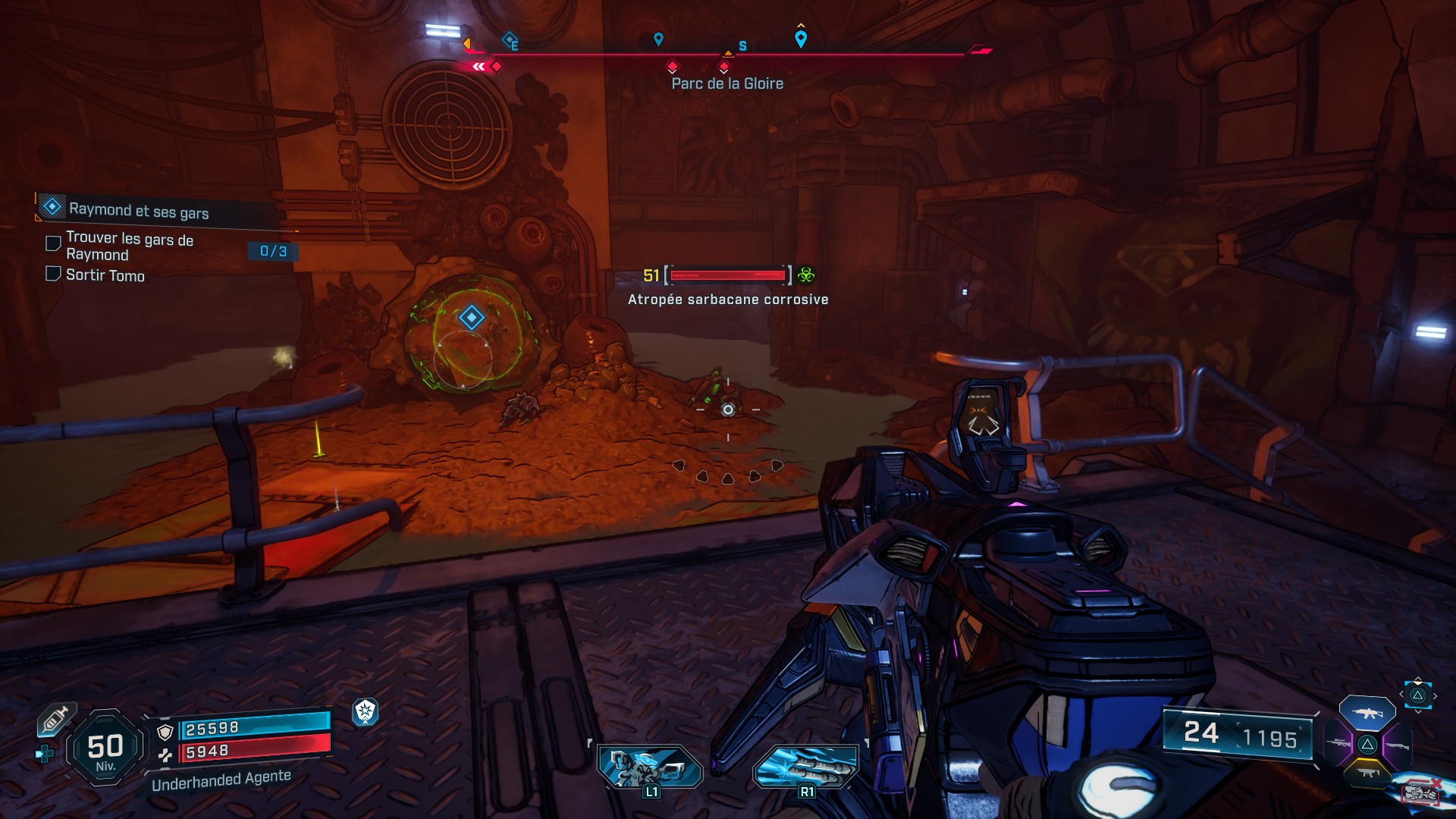Click the R1 frost skill icon
Image resolution: width=1456 pixels, height=819 pixels.
[806, 767]
